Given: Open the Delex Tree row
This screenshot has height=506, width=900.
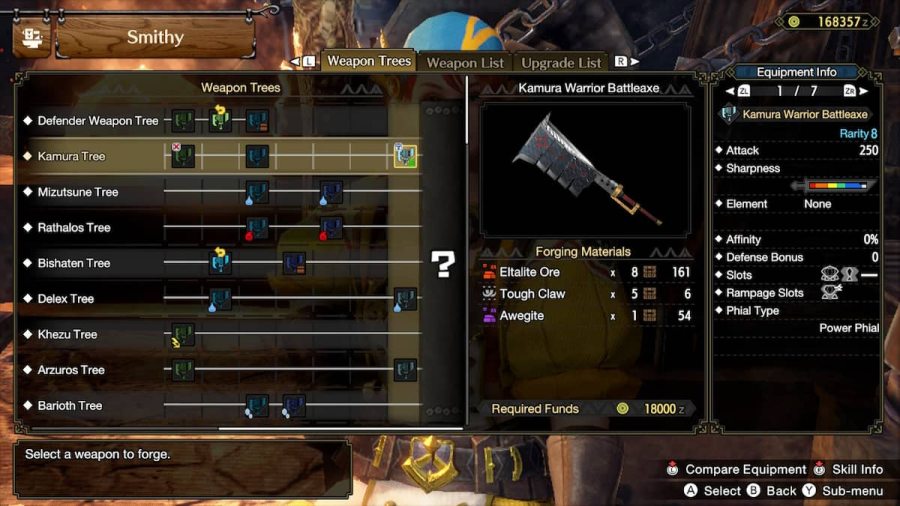Looking at the screenshot, I should click(x=66, y=299).
